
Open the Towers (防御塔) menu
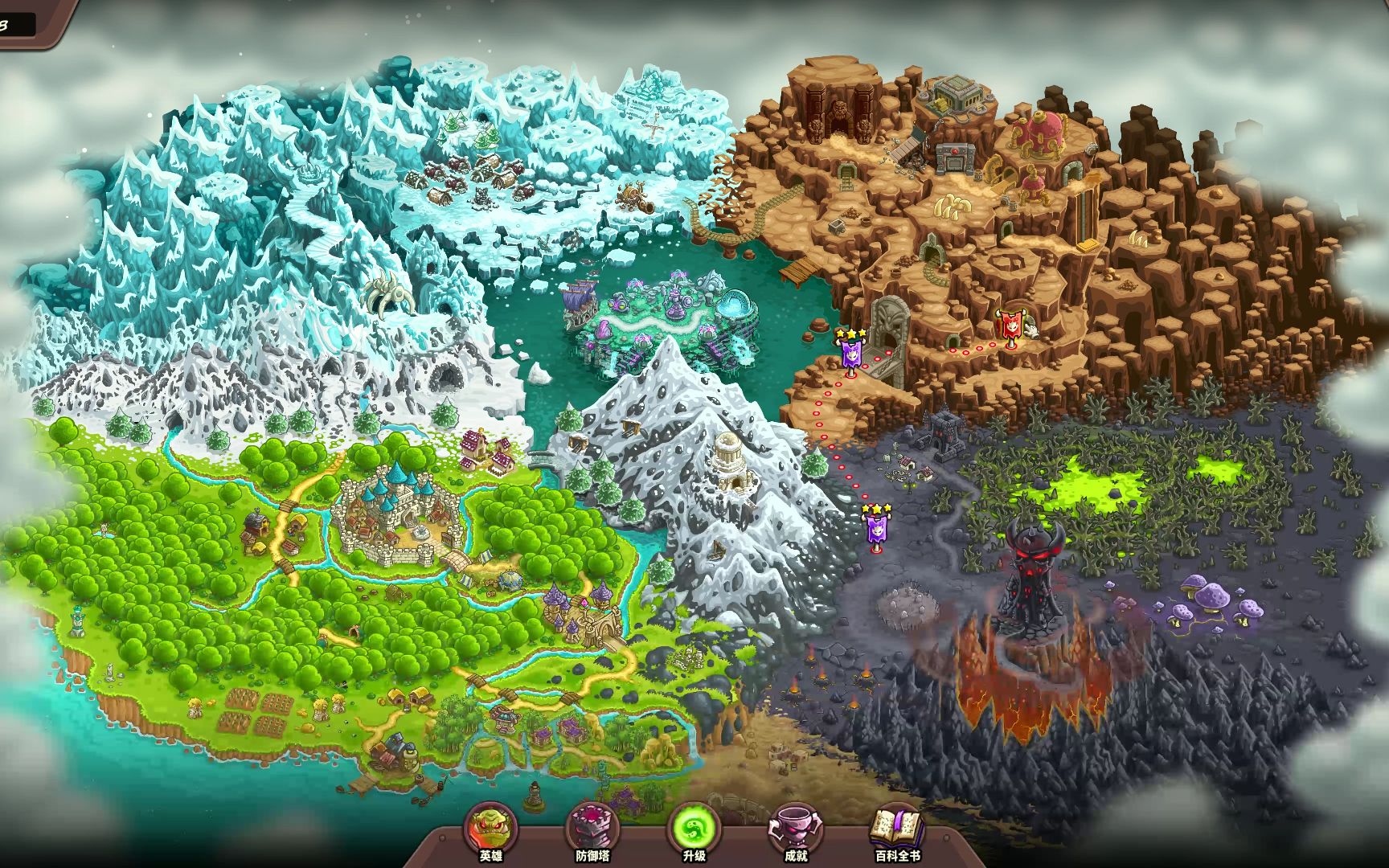point(592,829)
